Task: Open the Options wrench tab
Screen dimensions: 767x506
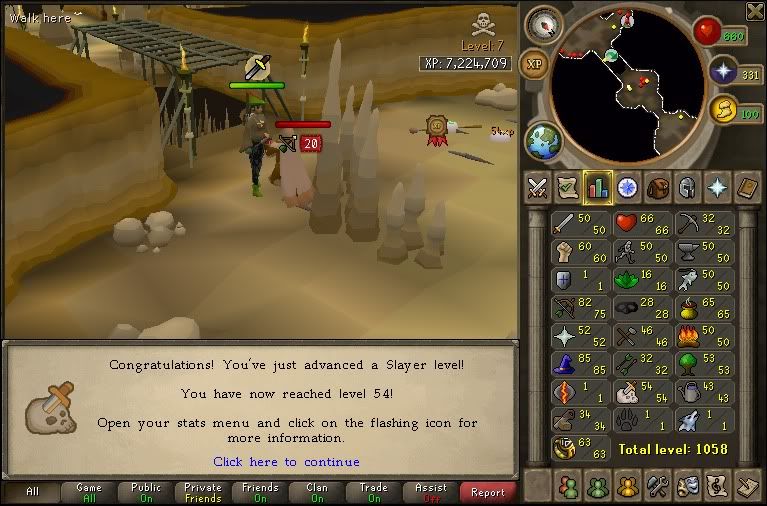Action: tap(657, 486)
